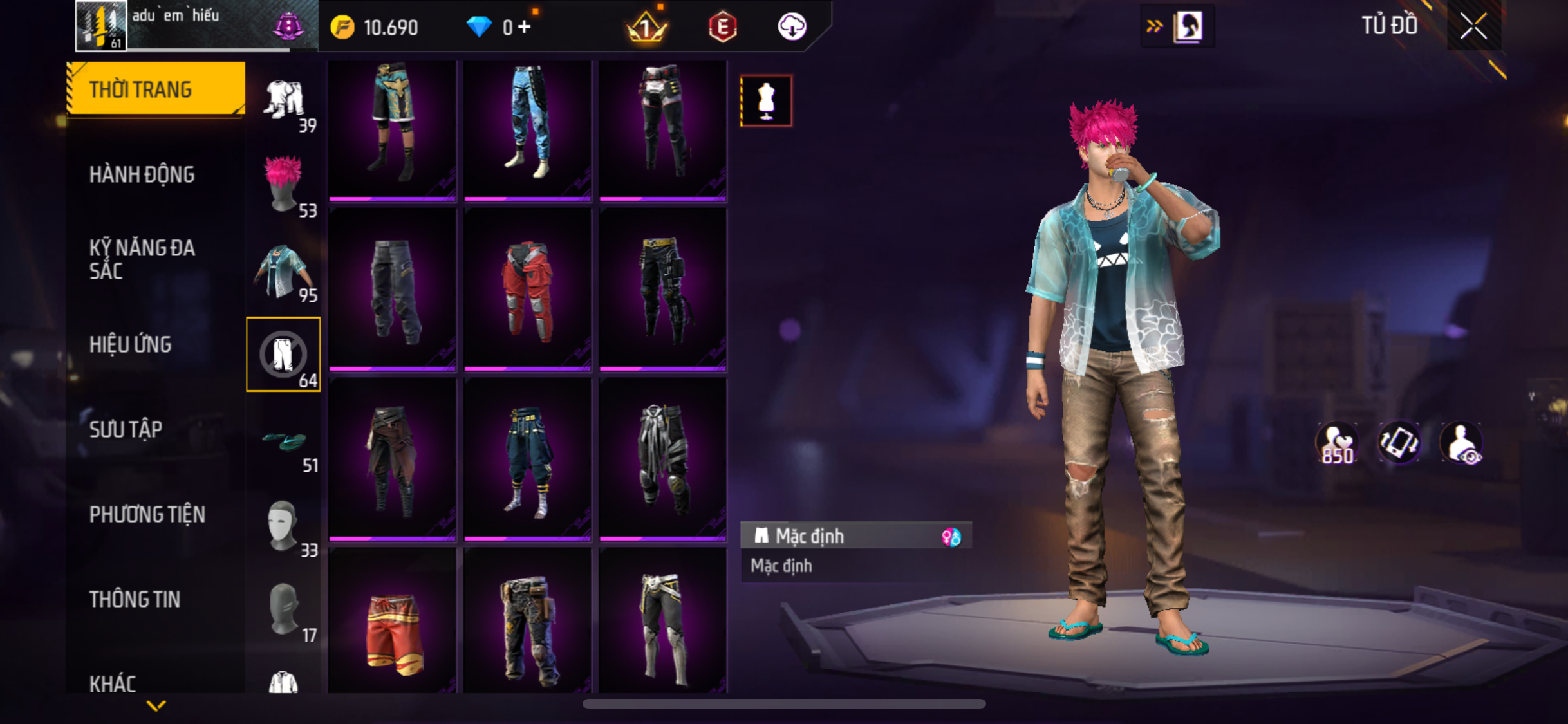
Task: Switch to Kỹ Năng Đa Sắc tab
Action: [x=142, y=259]
